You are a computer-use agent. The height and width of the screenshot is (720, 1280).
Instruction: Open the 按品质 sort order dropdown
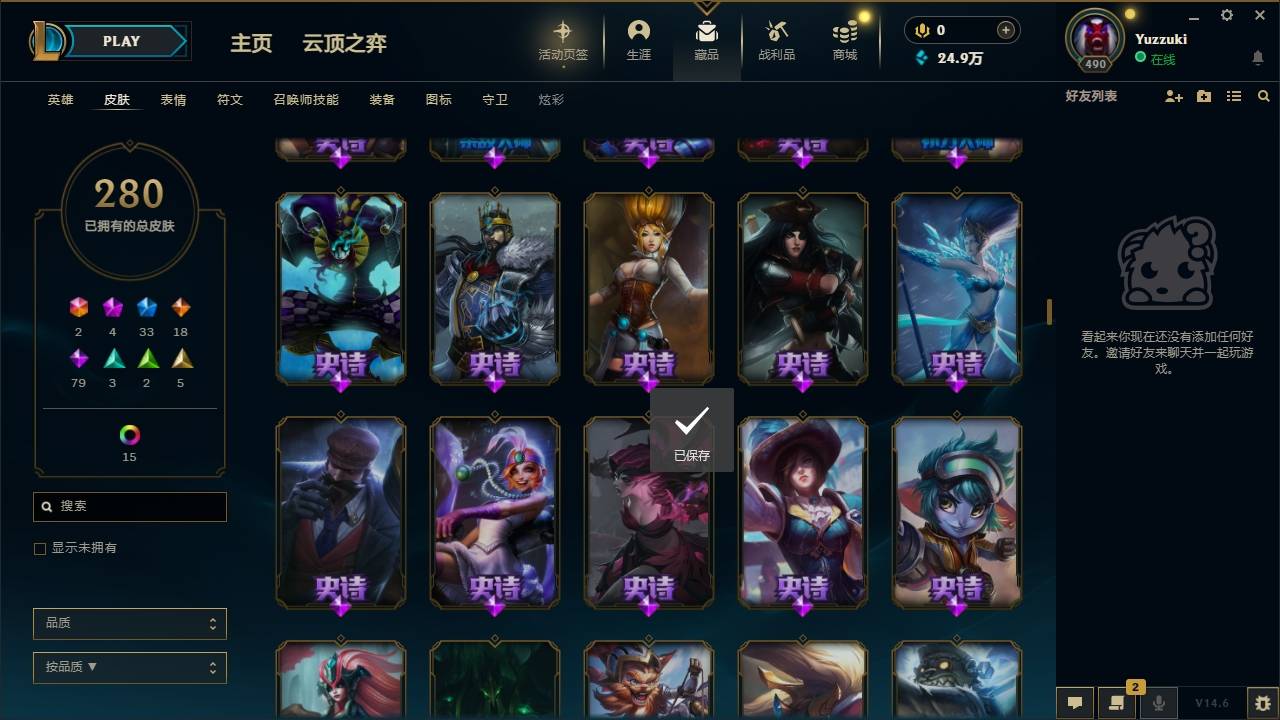129,667
